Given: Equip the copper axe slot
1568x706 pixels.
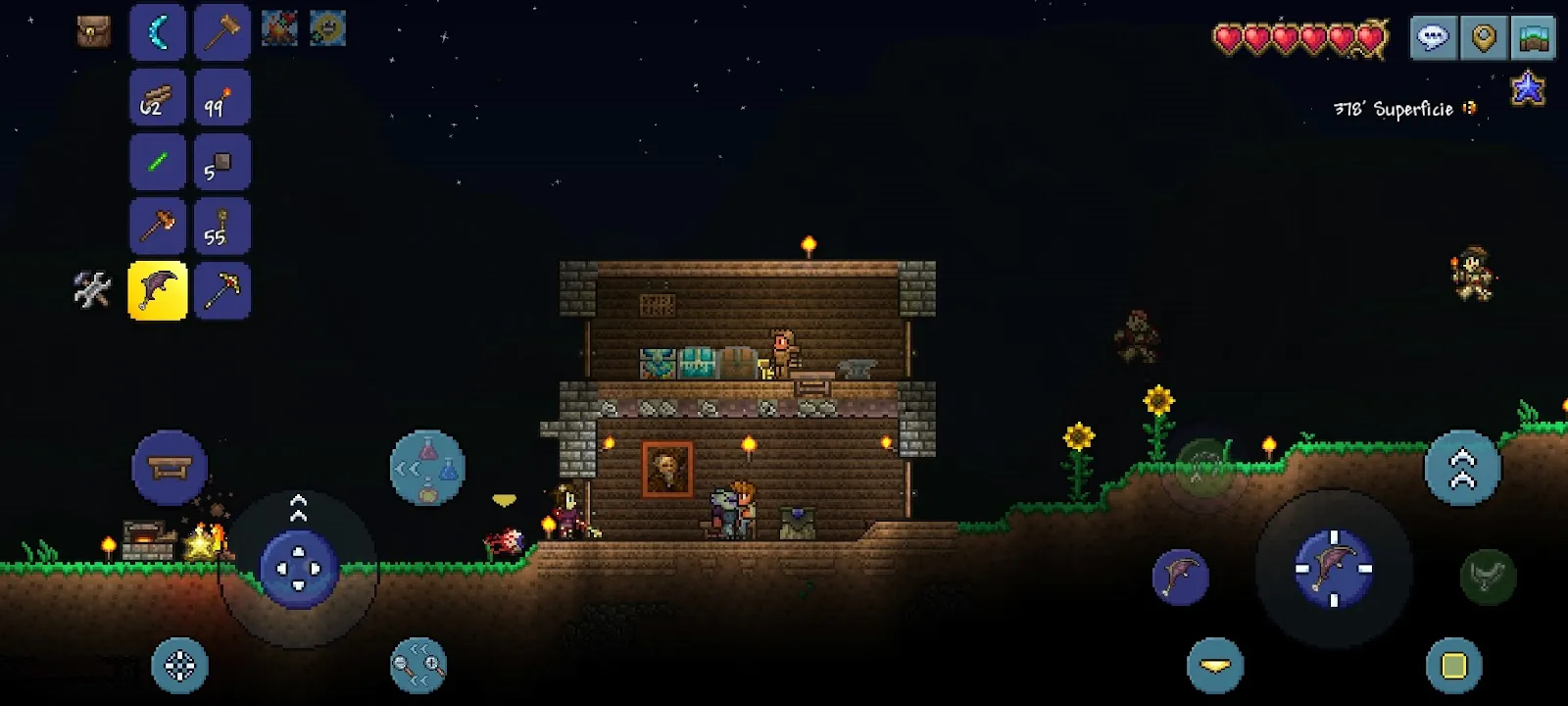Looking at the screenshot, I should (x=158, y=227).
